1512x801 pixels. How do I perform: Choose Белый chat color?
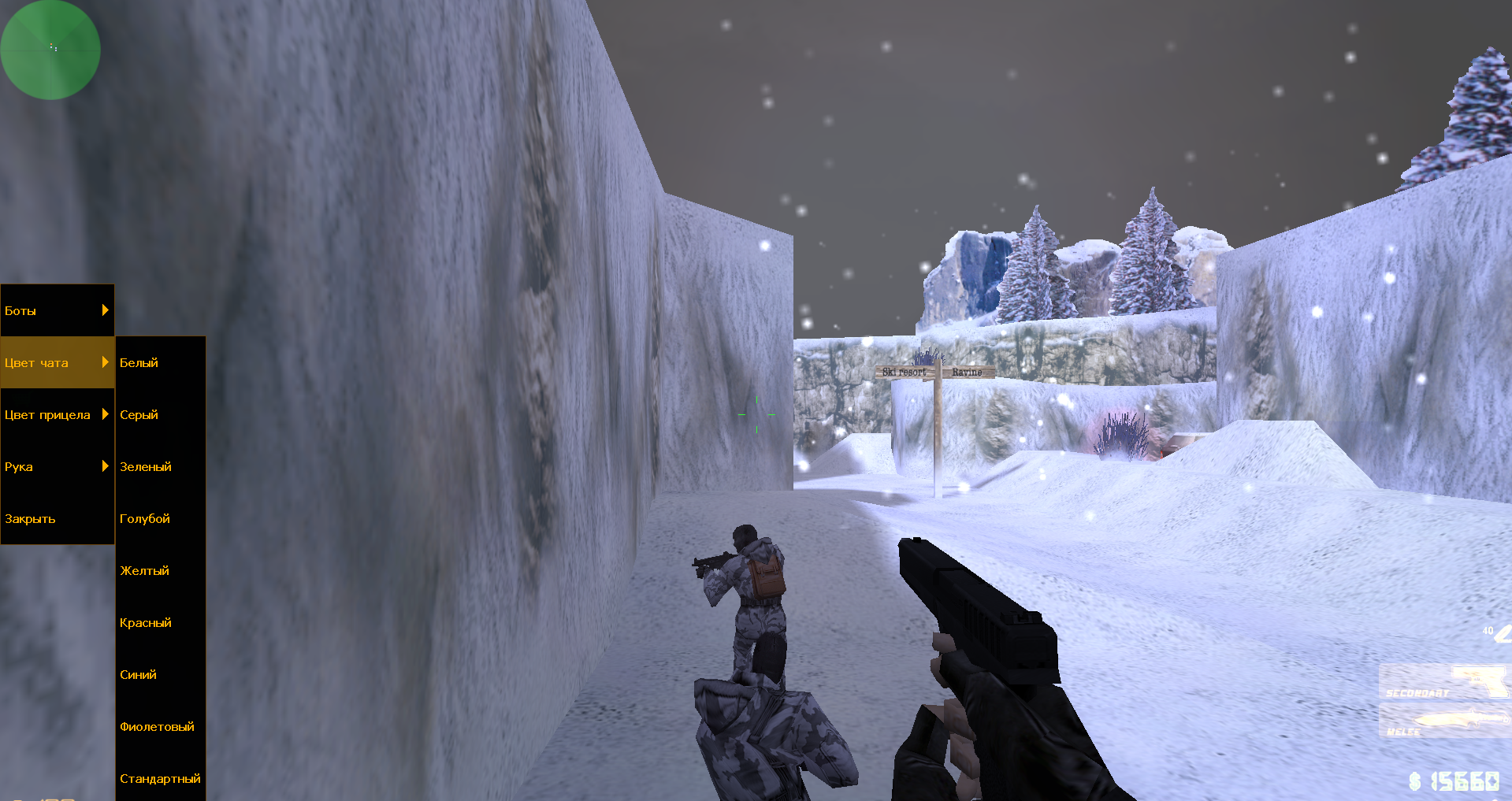(x=160, y=362)
